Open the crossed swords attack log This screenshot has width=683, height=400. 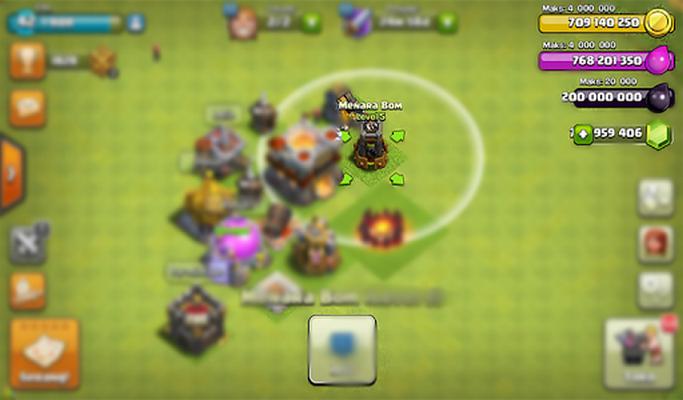[x=28, y=243]
